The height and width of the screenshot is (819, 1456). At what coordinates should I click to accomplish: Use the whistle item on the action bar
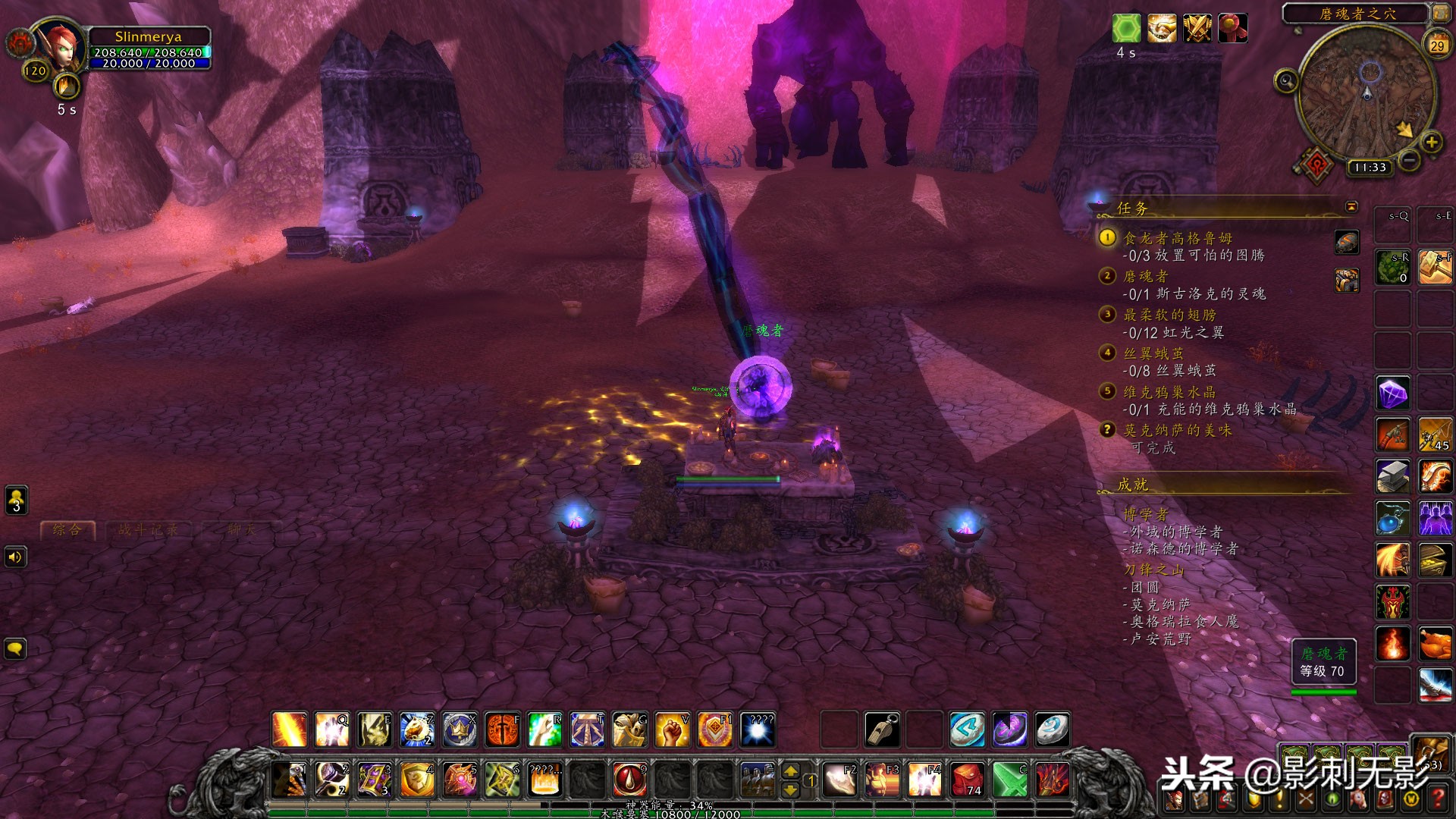tap(882, 730)
